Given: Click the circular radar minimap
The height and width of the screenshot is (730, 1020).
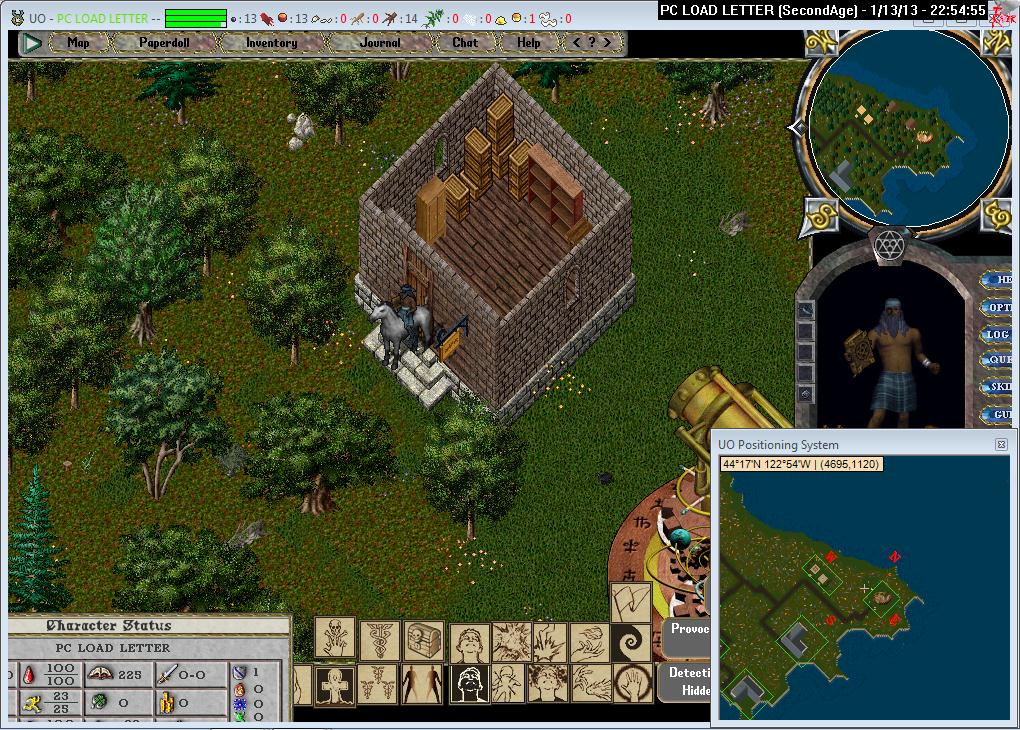Looking at the screenshot, I should point(893,126).
